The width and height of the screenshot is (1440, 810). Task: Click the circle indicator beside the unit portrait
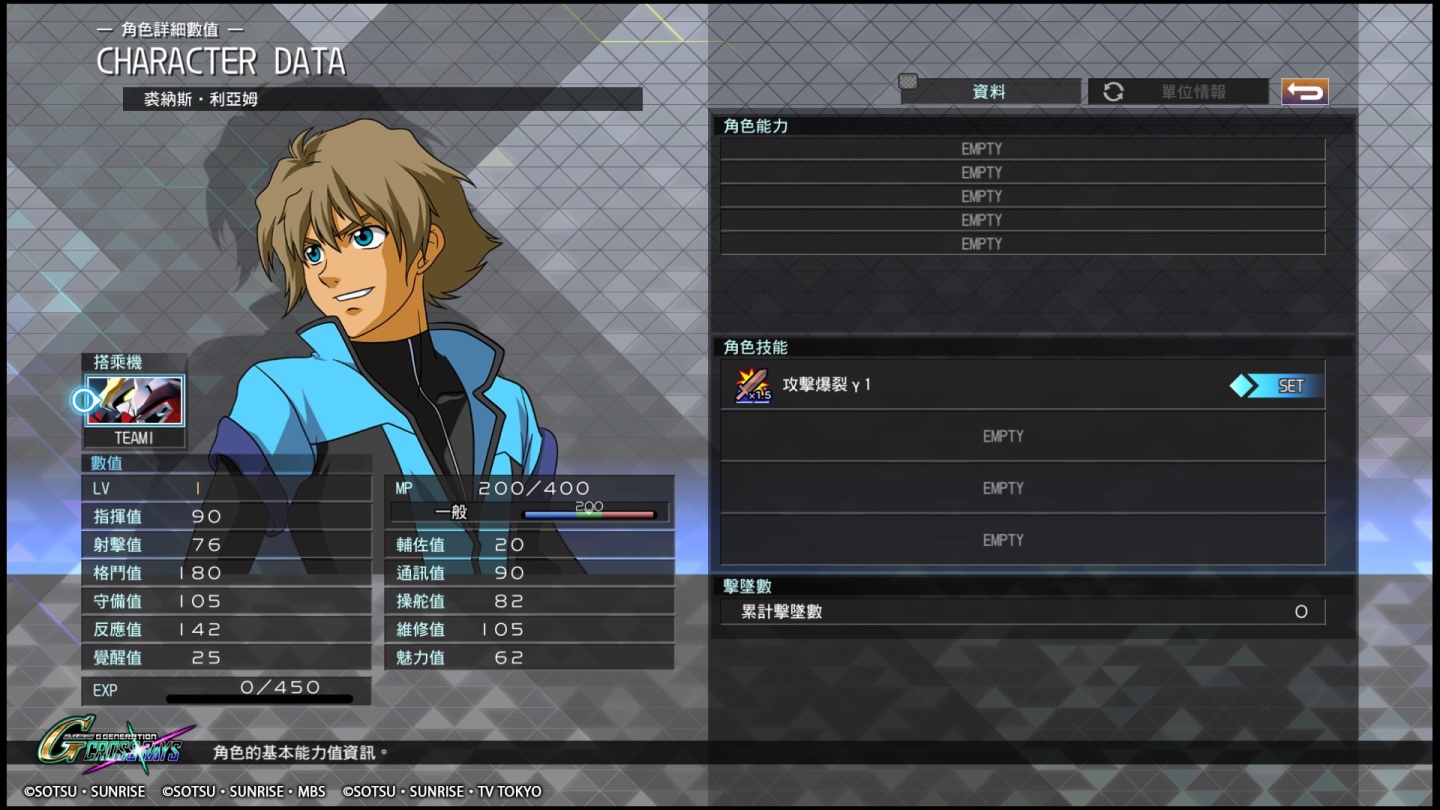[x=83, y=400]
